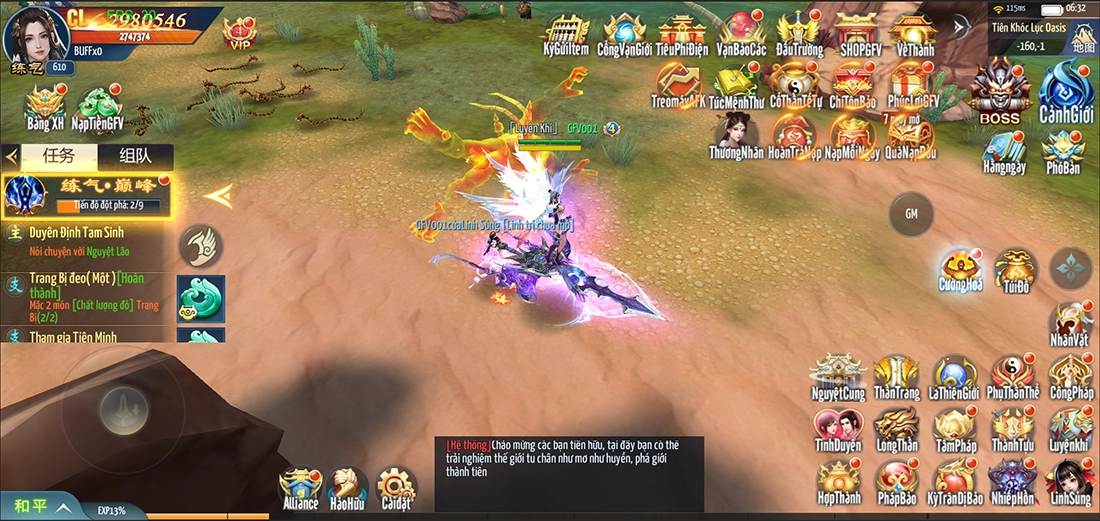
Task: Open the HảoHữu friends list
Action: [x=347, y=488]
